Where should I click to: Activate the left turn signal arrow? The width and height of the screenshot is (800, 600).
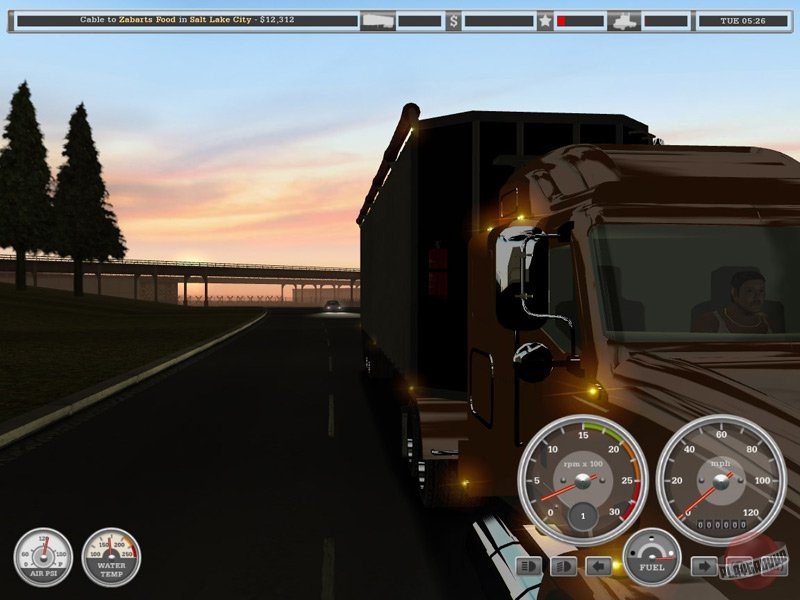(598, 567)
